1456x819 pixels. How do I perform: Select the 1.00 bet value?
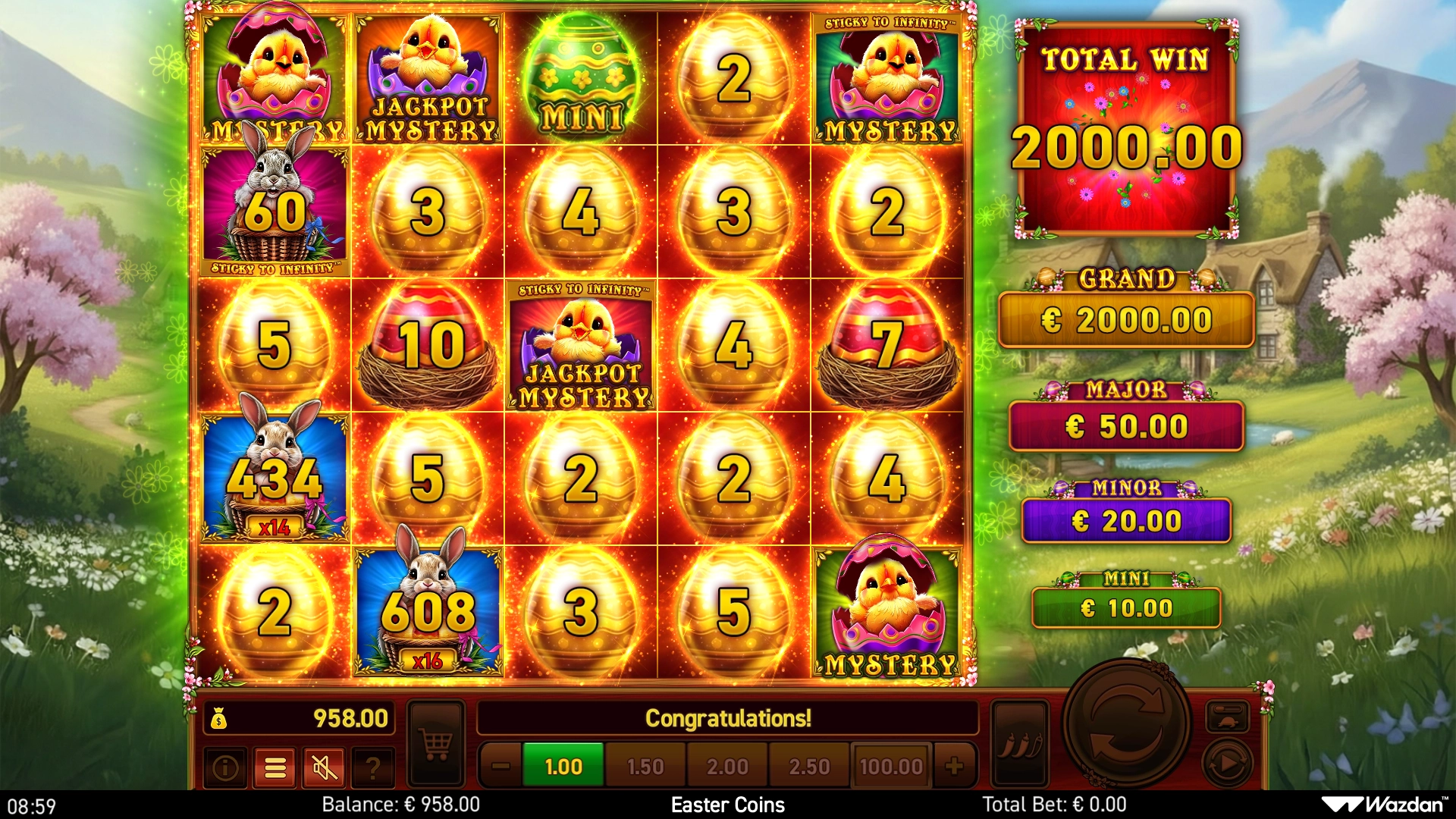563,767
